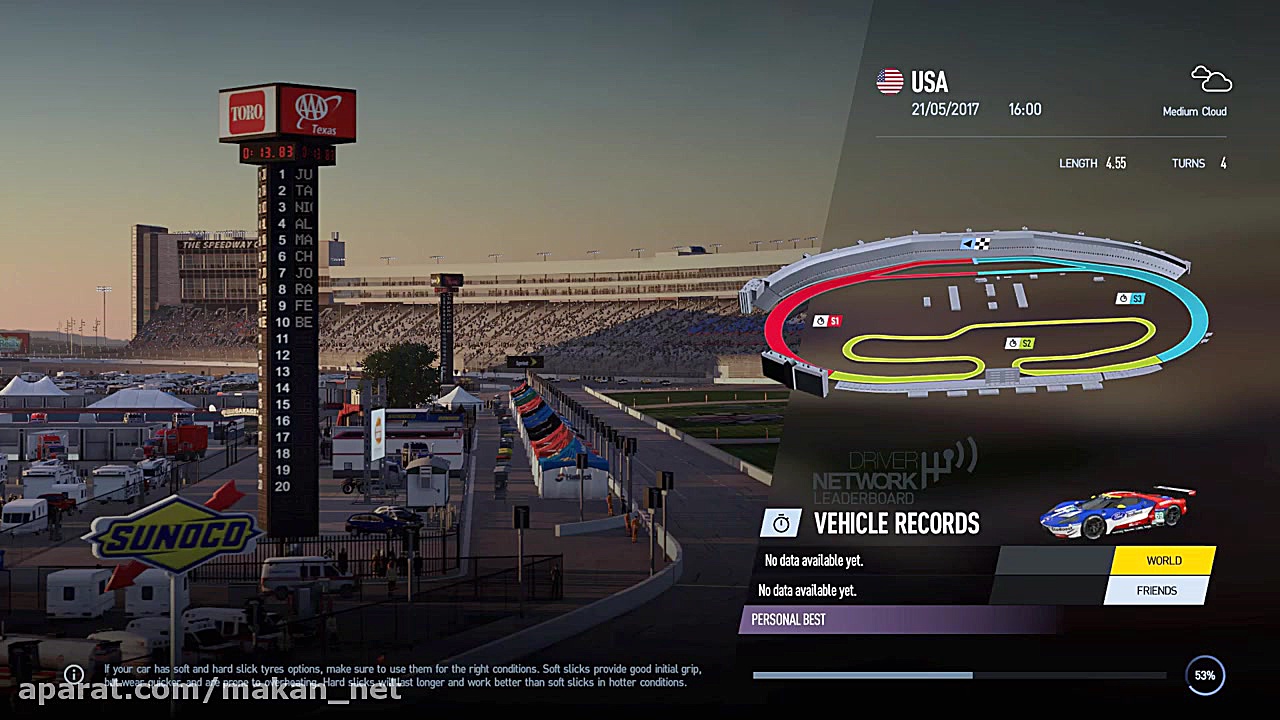Click the 53% loading progress bar
The width and height of the screenshot is (1280, 720).
pos(960,675)
